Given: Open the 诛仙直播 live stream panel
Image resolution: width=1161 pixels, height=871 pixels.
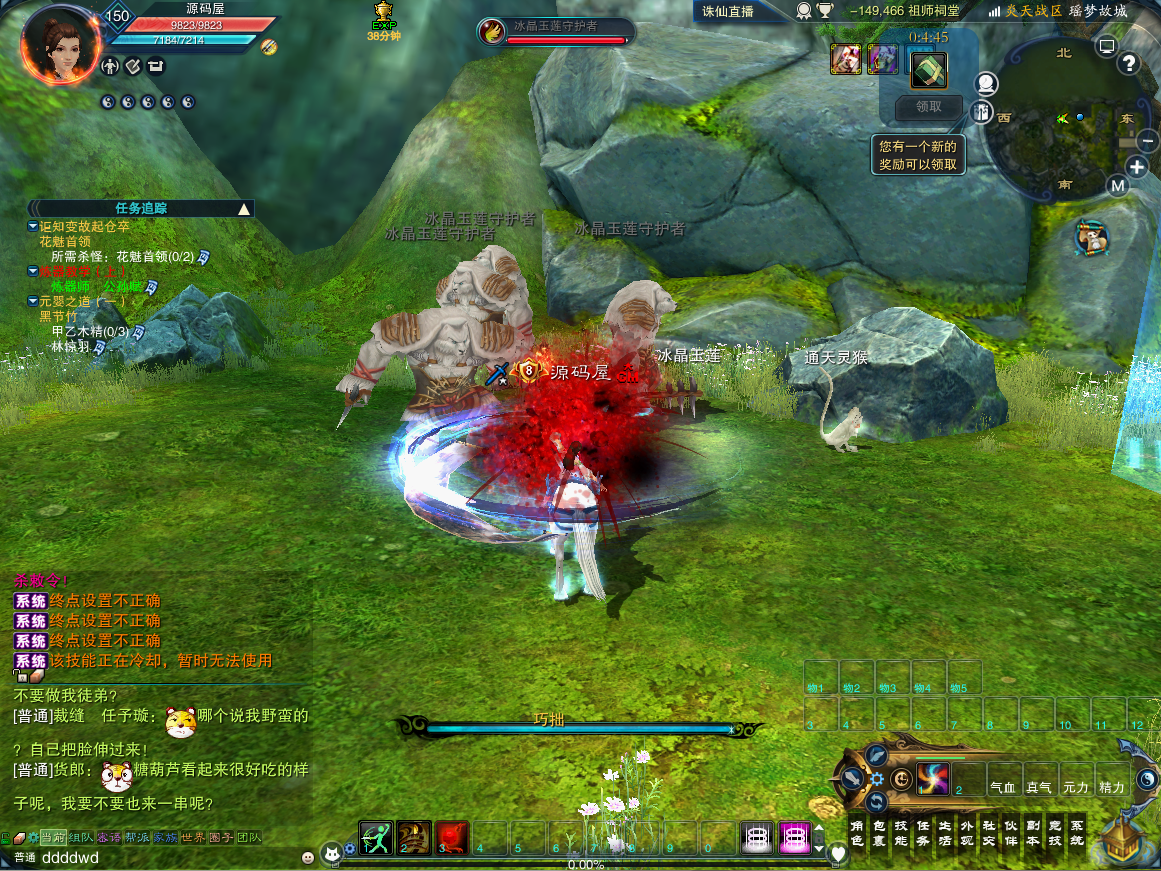Looking at the screenshot, I should 727,12.
